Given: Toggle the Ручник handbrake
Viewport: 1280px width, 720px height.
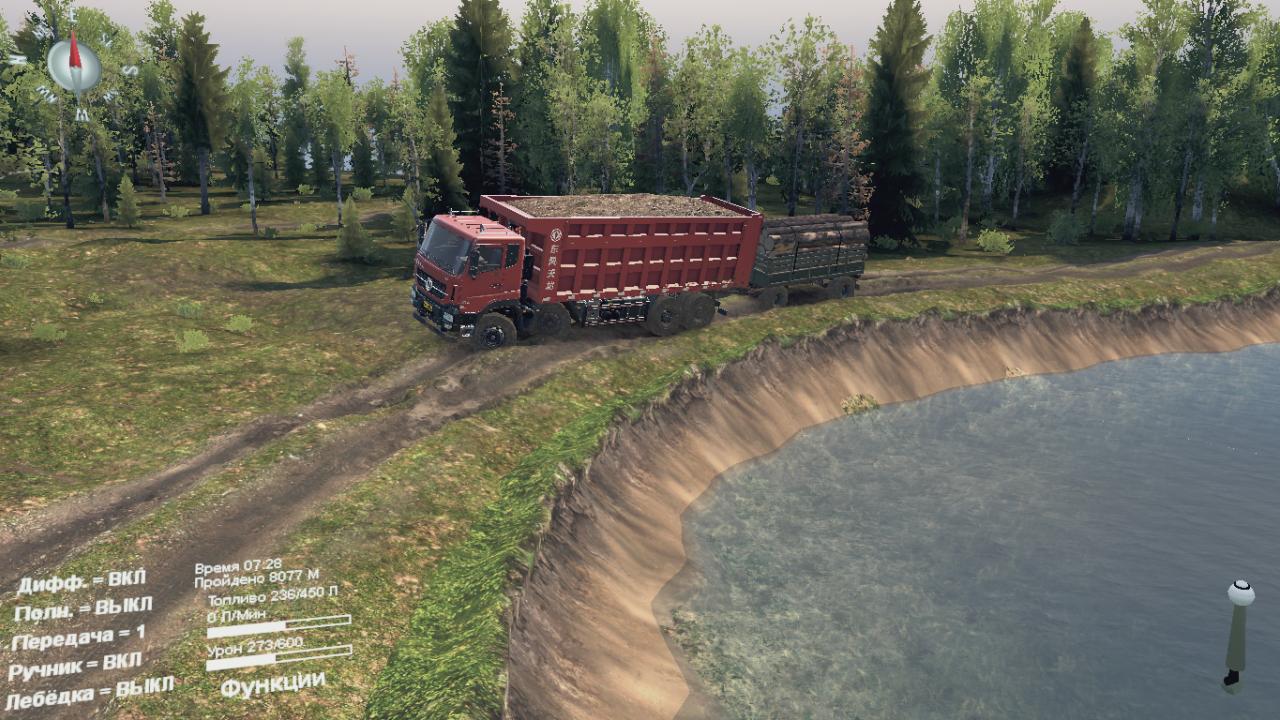Looking at the screenshot, I should (x=75, y=667).
